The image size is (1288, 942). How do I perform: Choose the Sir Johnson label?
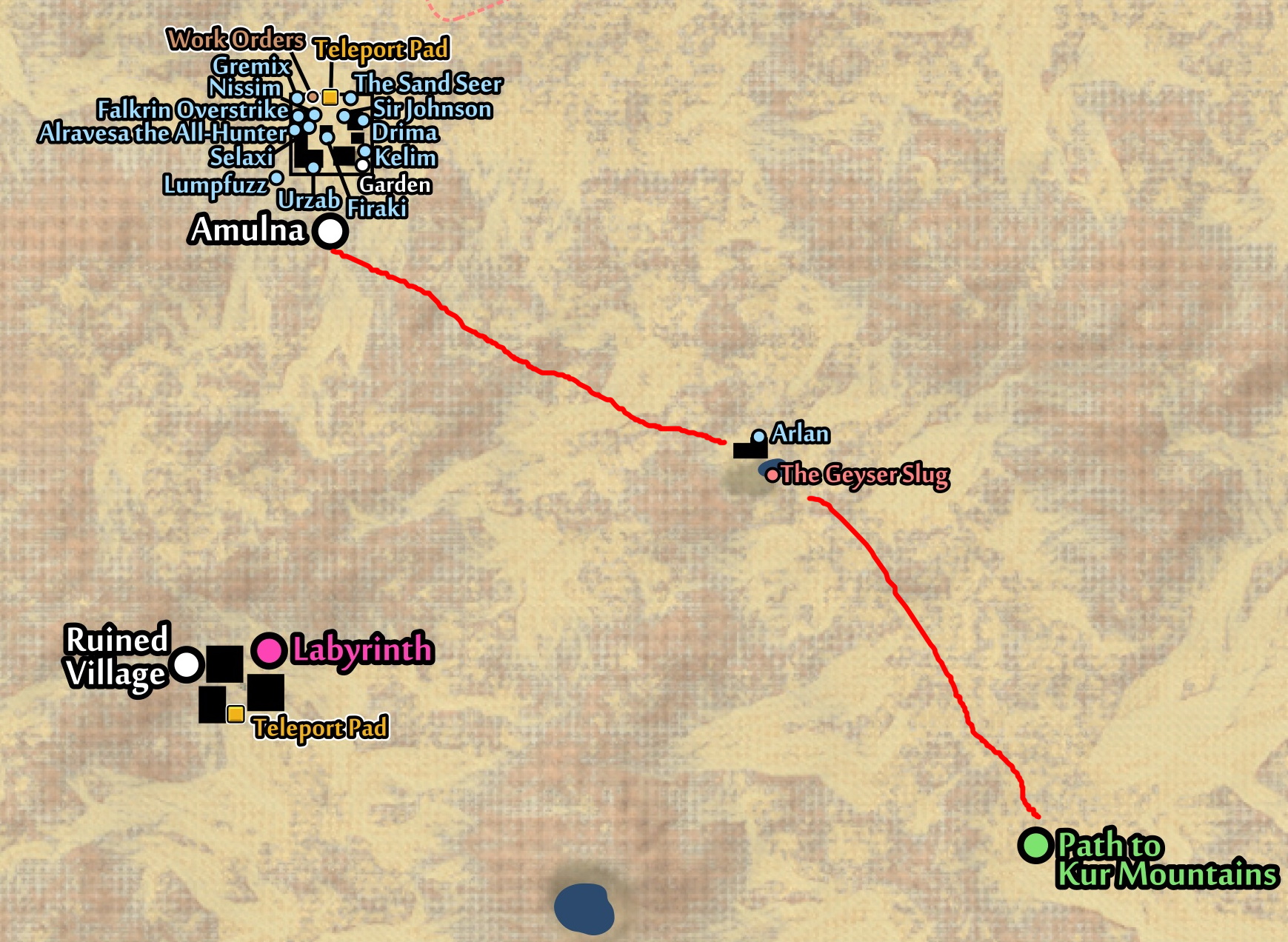[x=432, y=109]
